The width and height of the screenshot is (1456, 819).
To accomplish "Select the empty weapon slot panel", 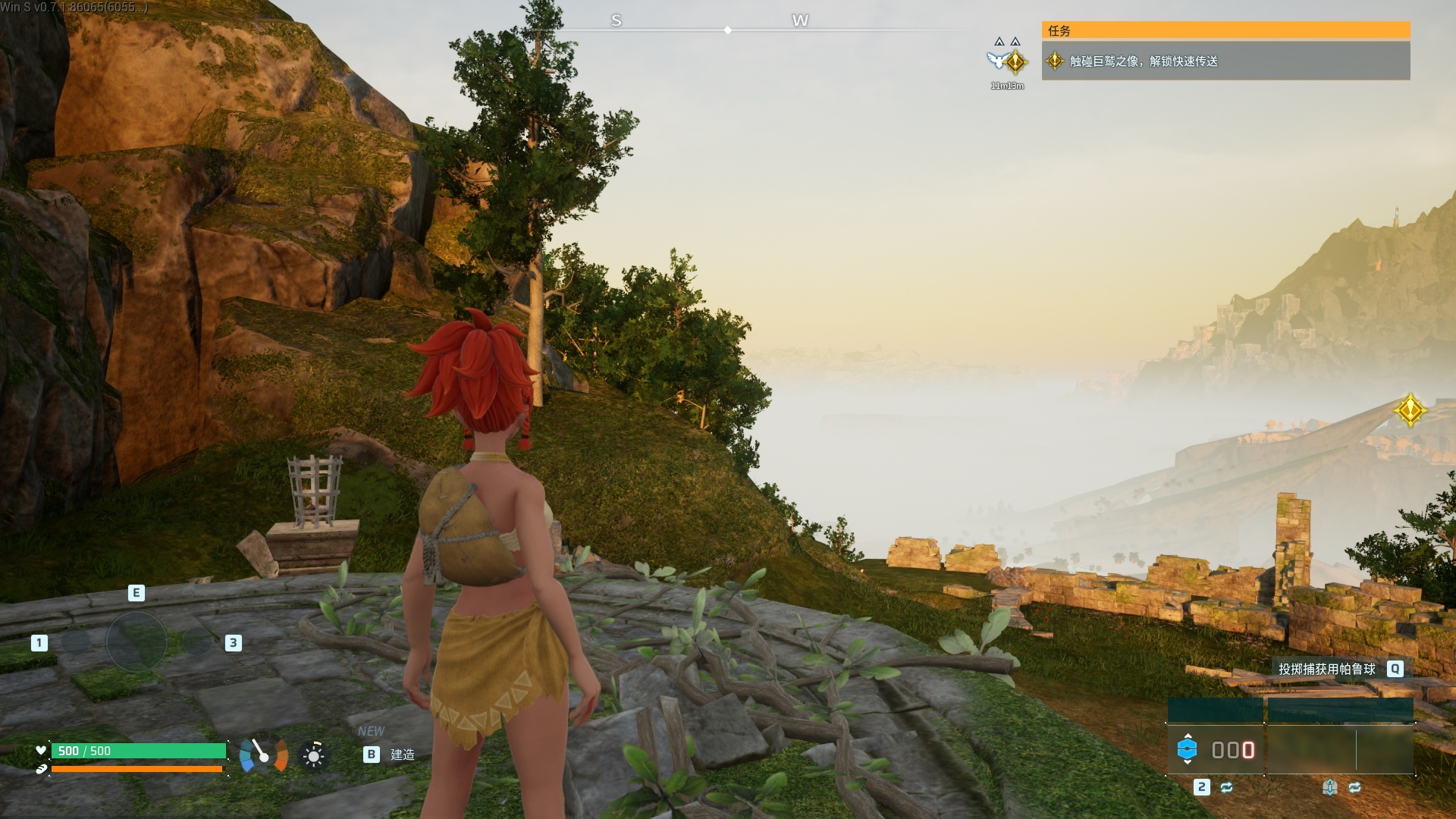I will [x=1340, y=749].
